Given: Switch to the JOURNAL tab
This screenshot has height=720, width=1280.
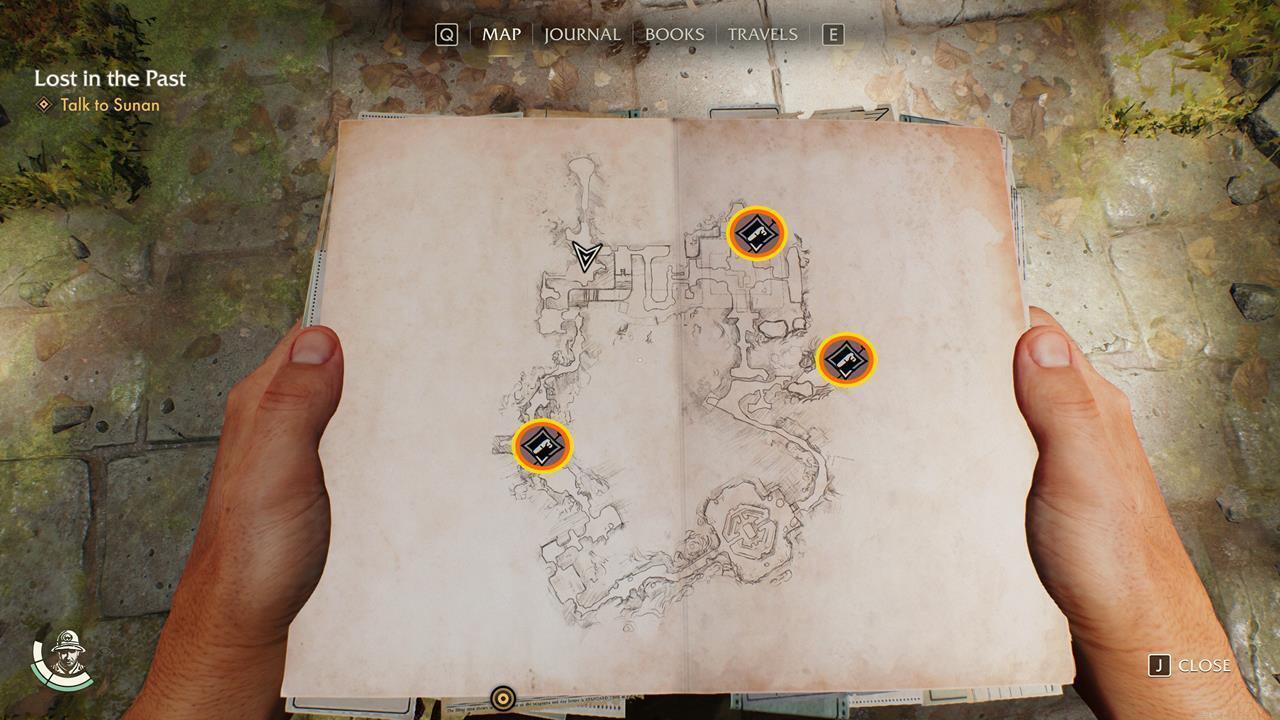Looking at the screenshot, I should click(x=580, y=33).
